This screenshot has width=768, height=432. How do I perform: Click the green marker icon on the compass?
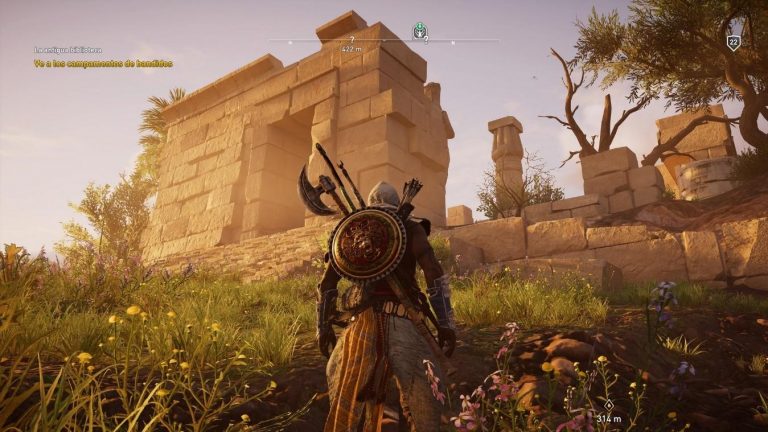[420, 30]
